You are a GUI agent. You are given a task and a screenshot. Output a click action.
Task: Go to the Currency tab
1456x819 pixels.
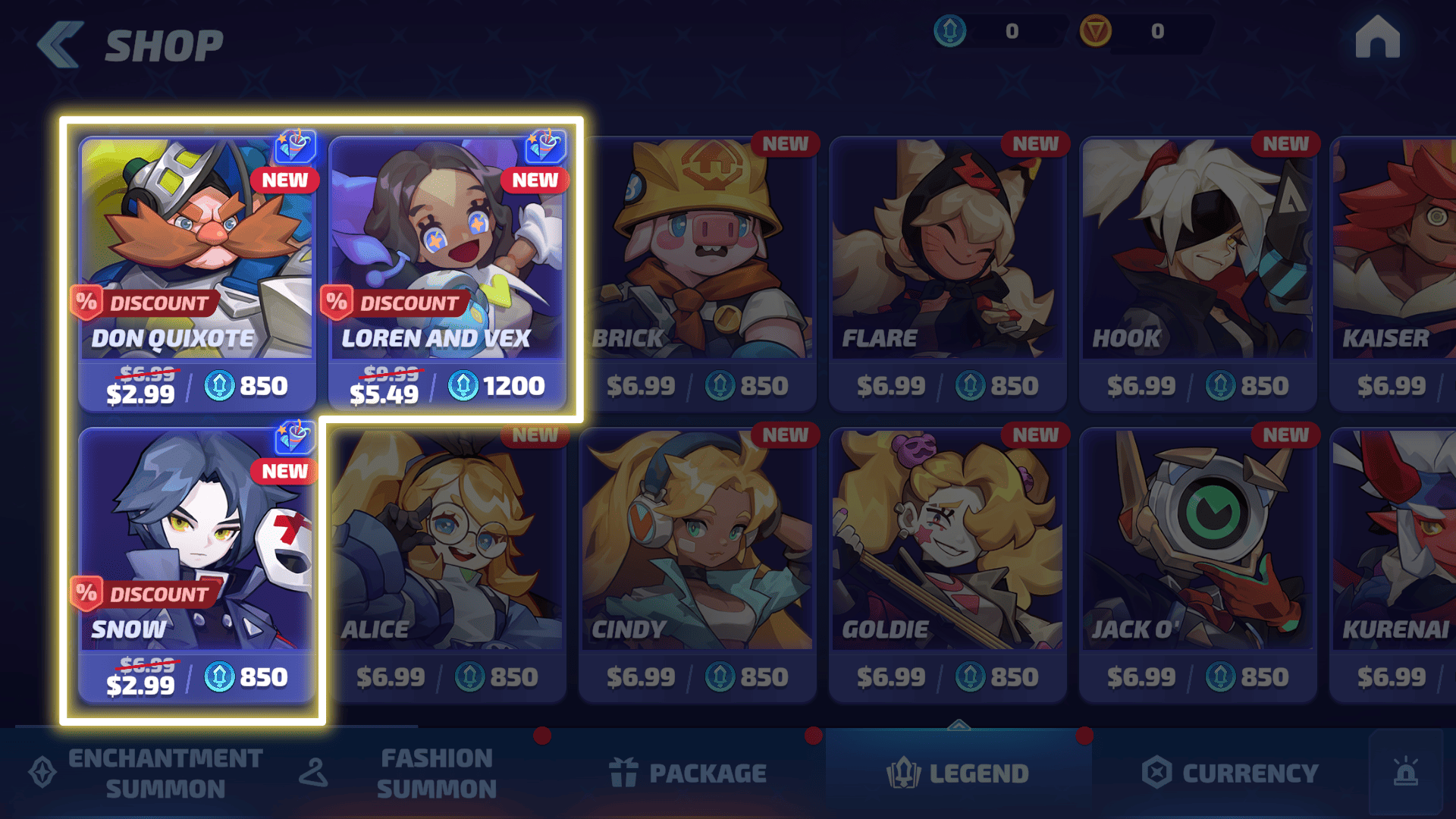click(1230, 773)
